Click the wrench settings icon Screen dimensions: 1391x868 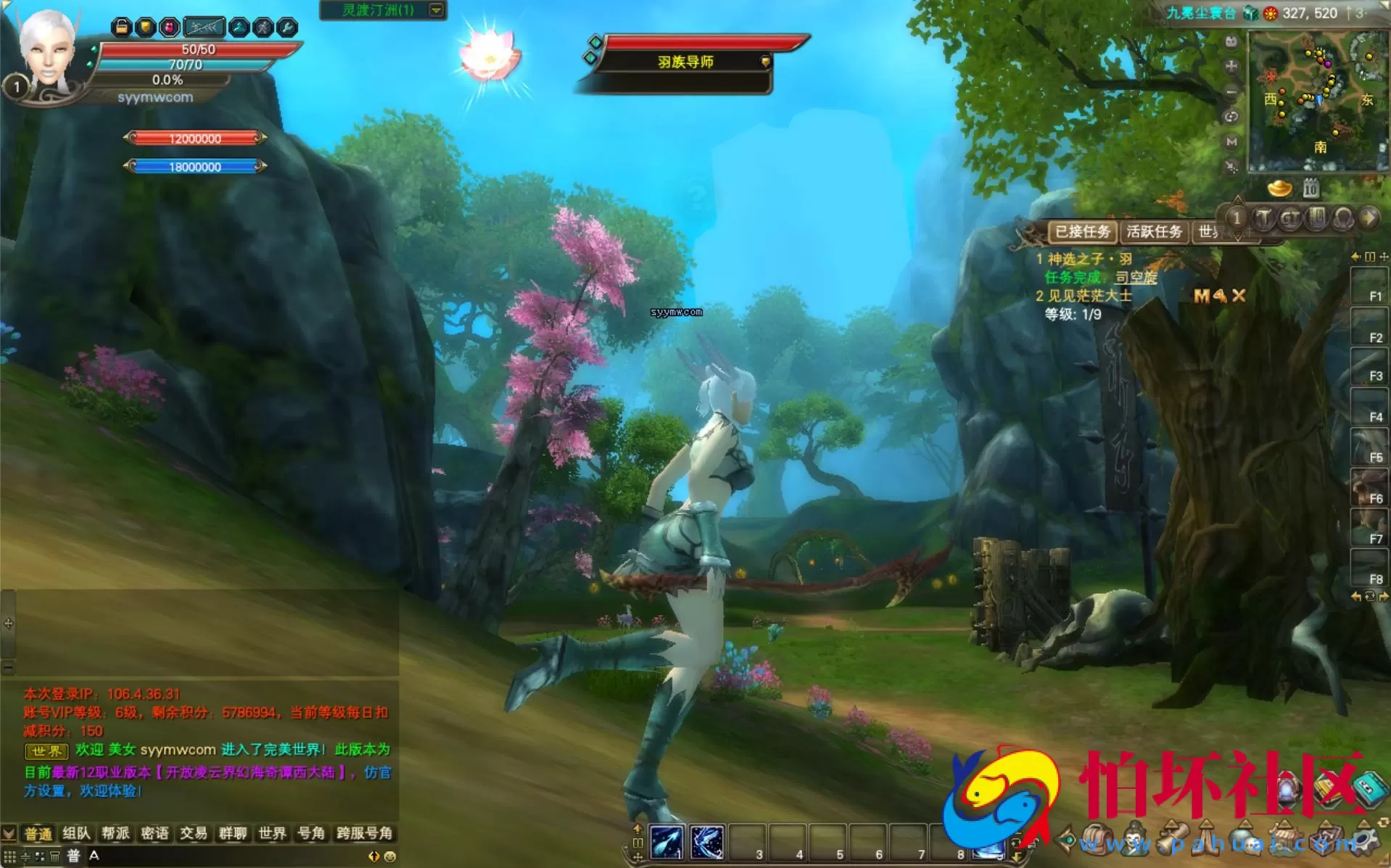(287, 28)
